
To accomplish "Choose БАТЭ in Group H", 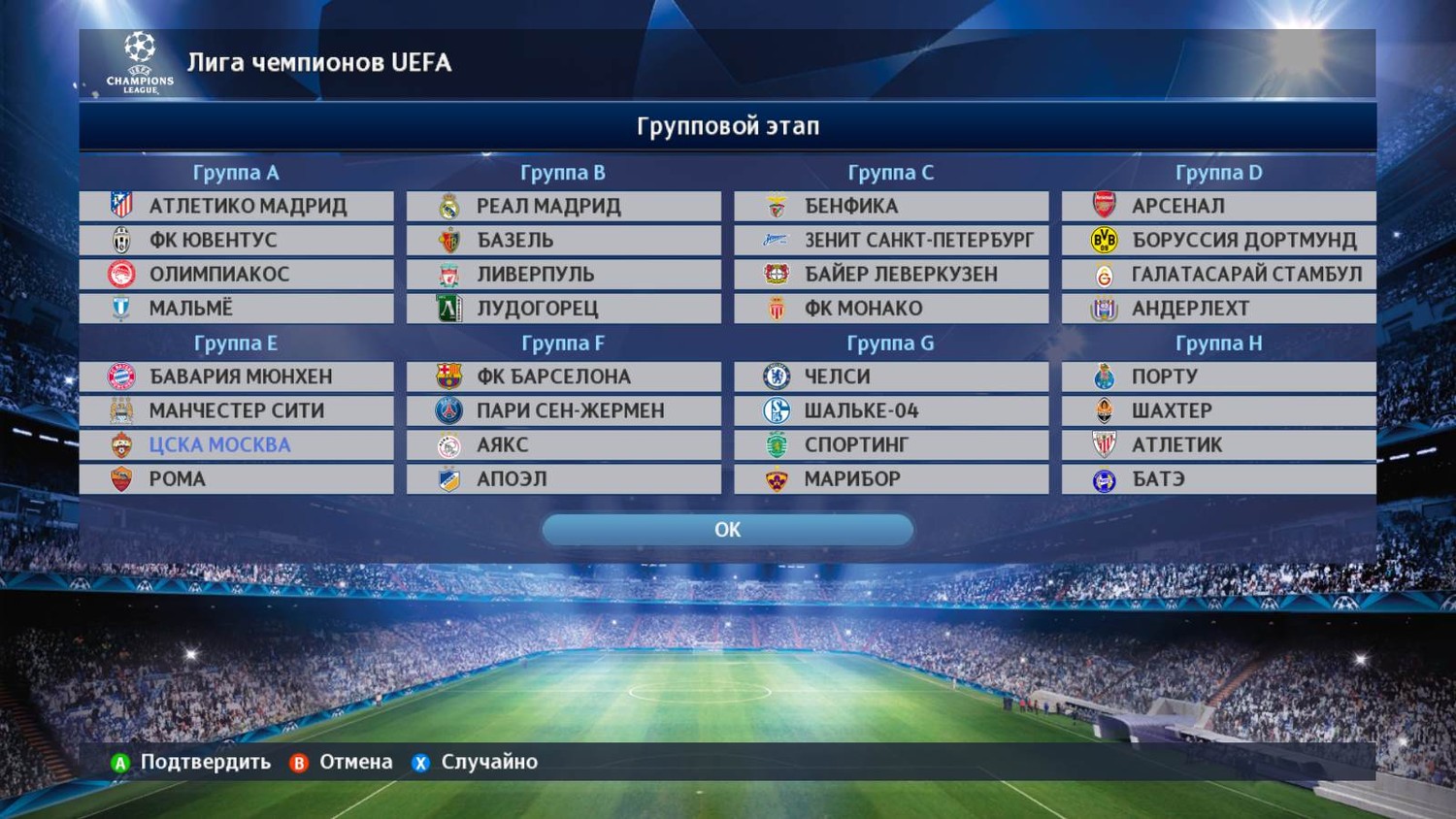I will 1218,478.
